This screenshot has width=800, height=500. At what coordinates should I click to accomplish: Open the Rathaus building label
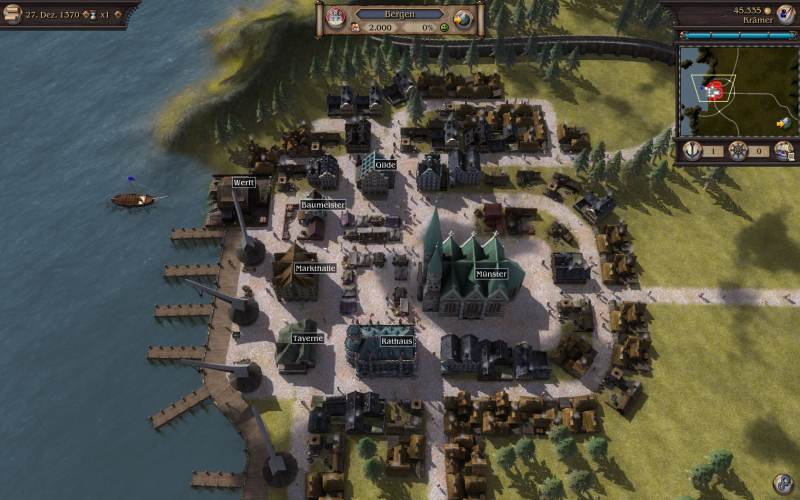click(396, 341)
